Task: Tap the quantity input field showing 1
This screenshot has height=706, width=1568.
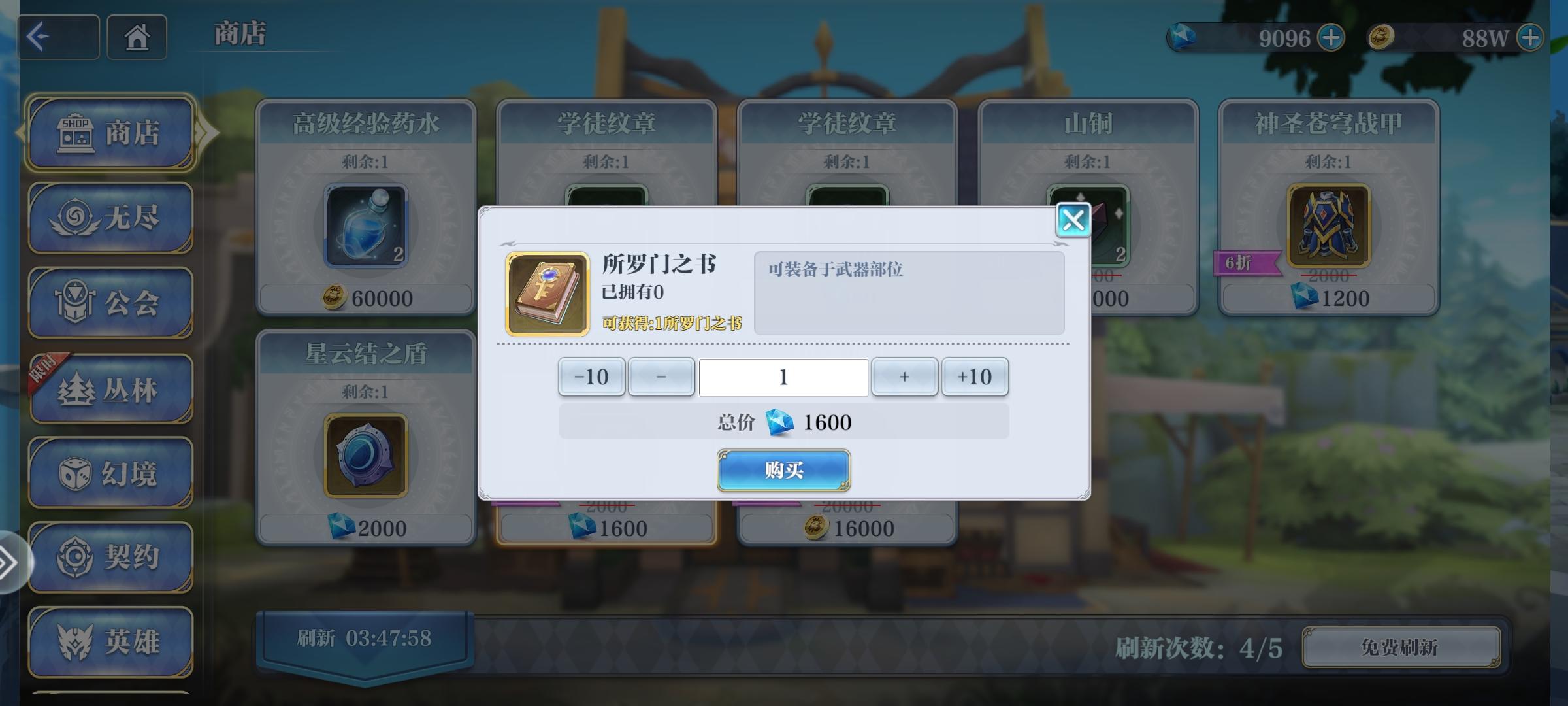Action: click(783, 377)
